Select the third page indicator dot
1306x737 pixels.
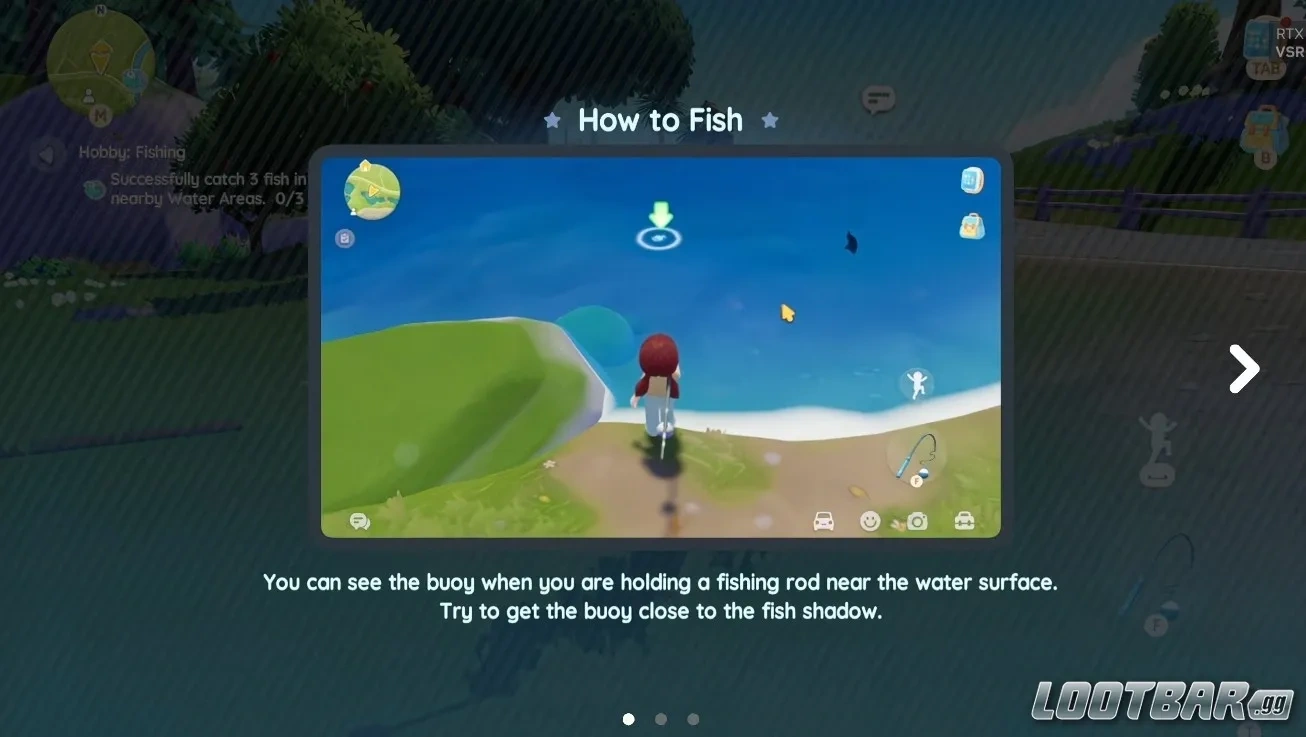(x=693, y=718)
